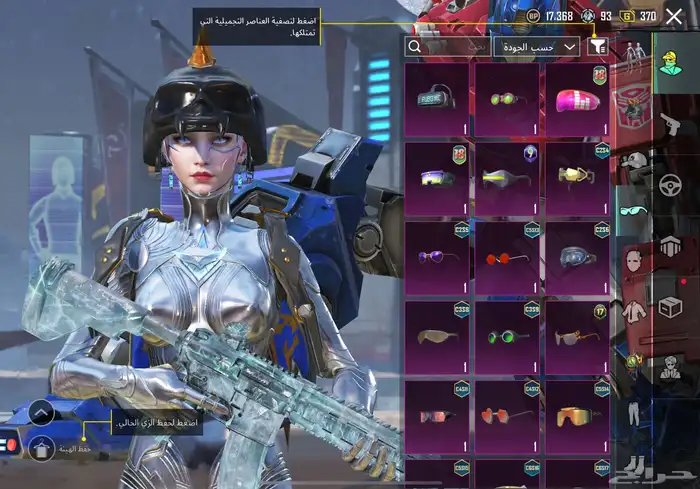Select the purple round glasses item

[x=437, y=259]
